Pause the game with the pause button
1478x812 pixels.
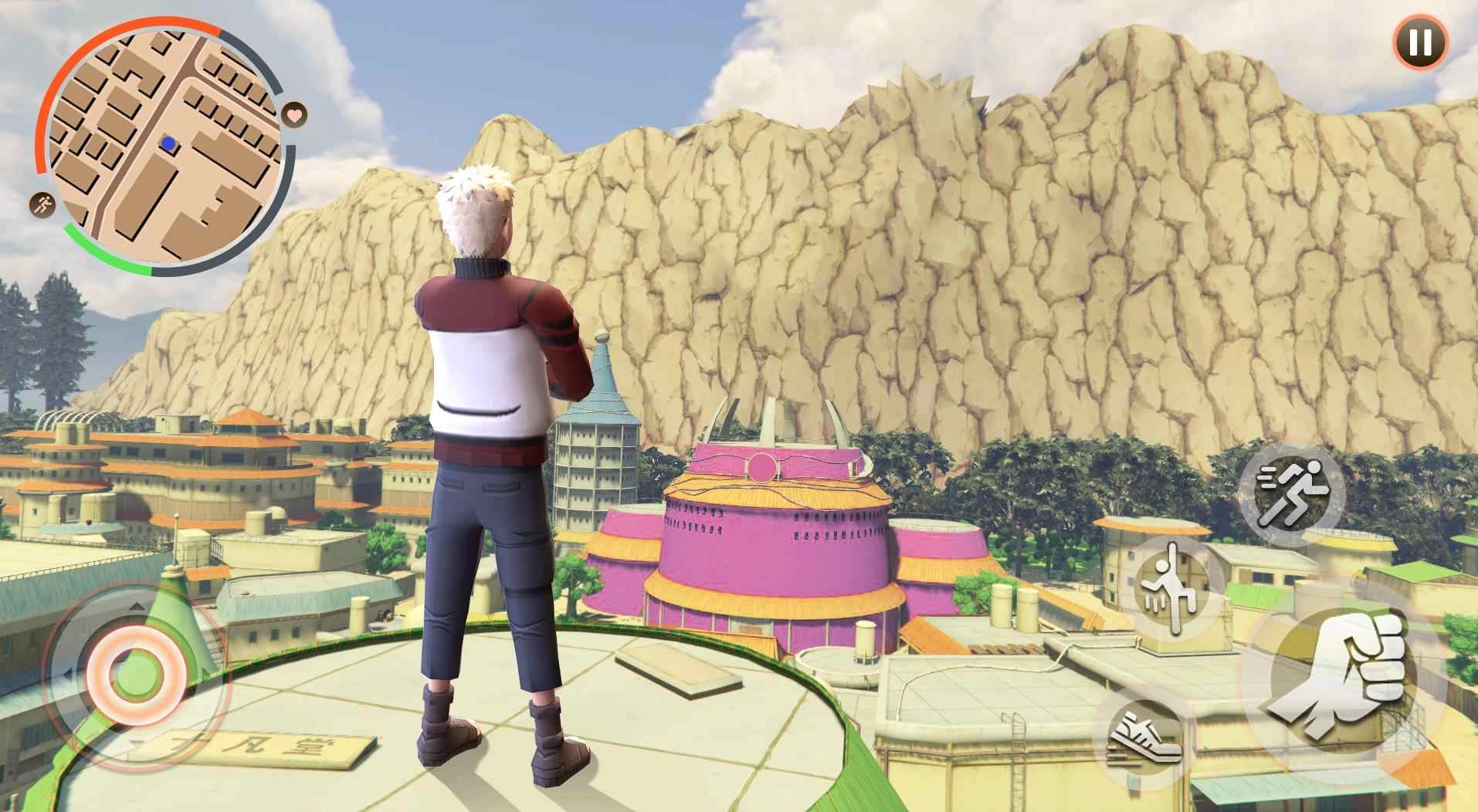point(1420,42)
